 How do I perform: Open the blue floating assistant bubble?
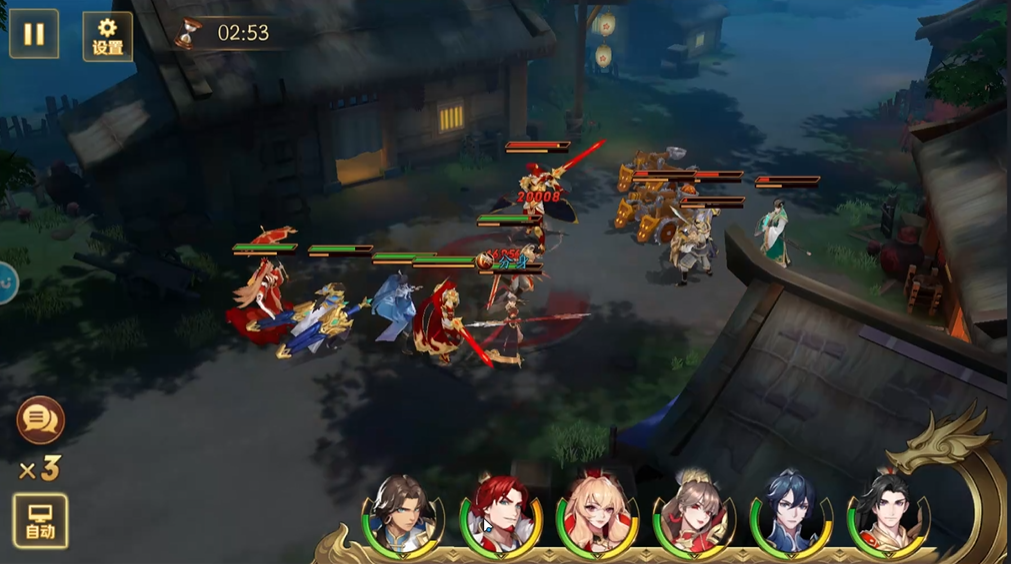[6, 283]
